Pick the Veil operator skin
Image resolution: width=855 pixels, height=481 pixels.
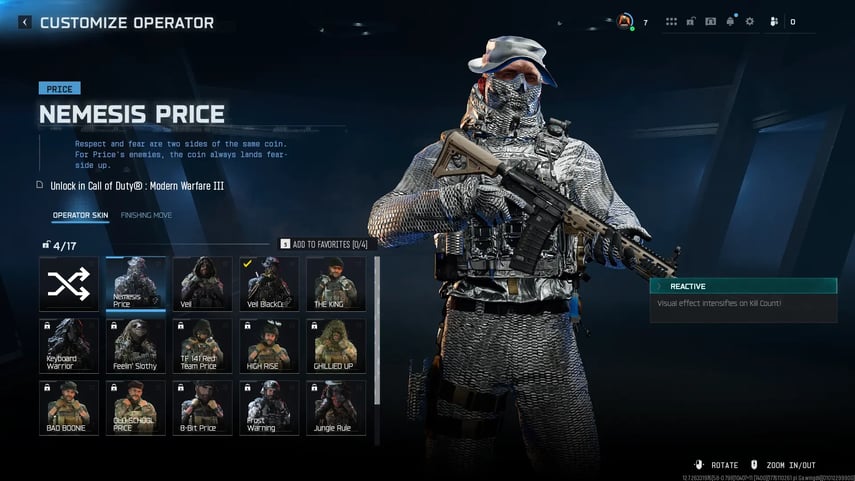(x=202, y=284)
